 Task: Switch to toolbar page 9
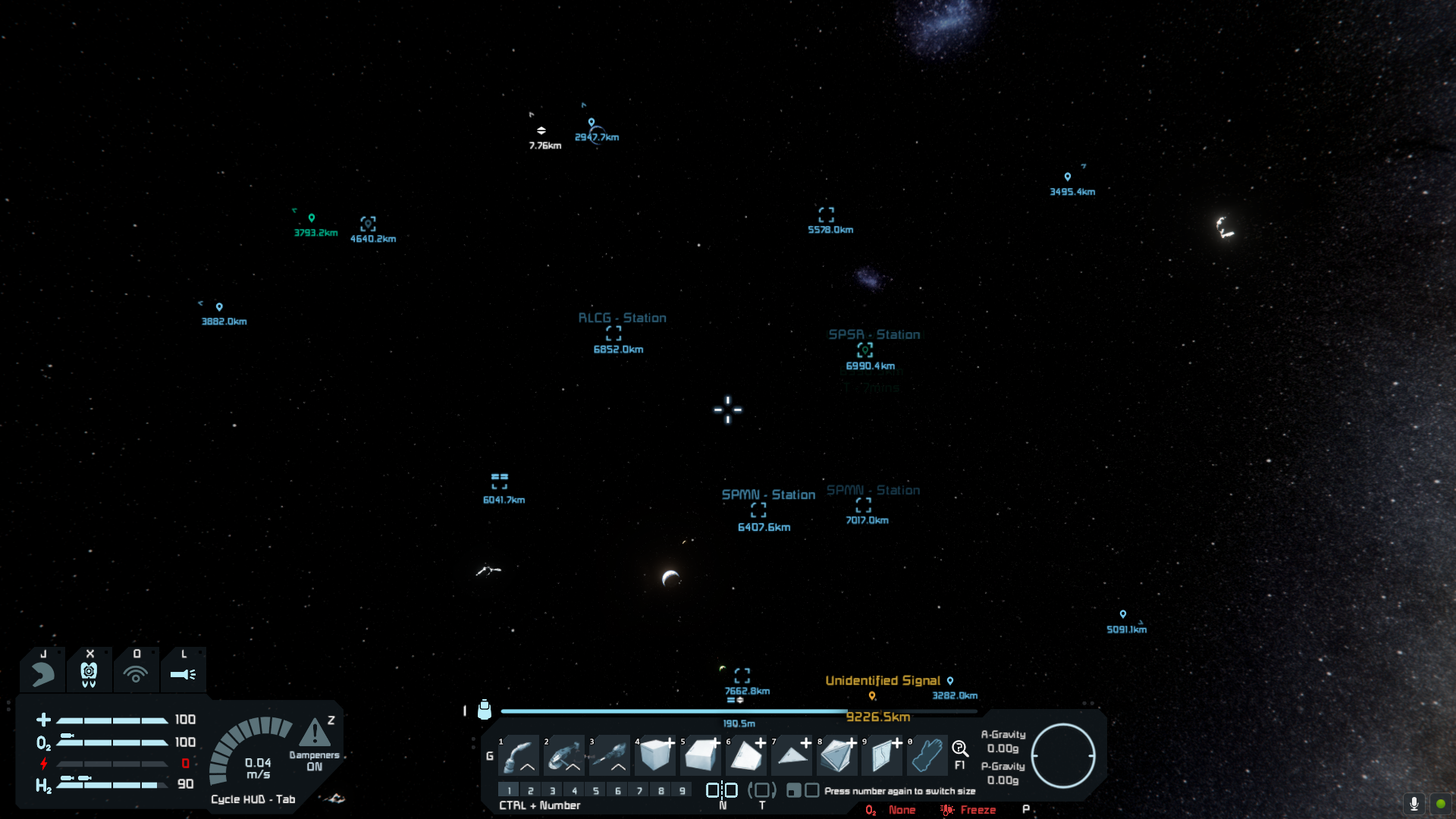tap(682, 790)
